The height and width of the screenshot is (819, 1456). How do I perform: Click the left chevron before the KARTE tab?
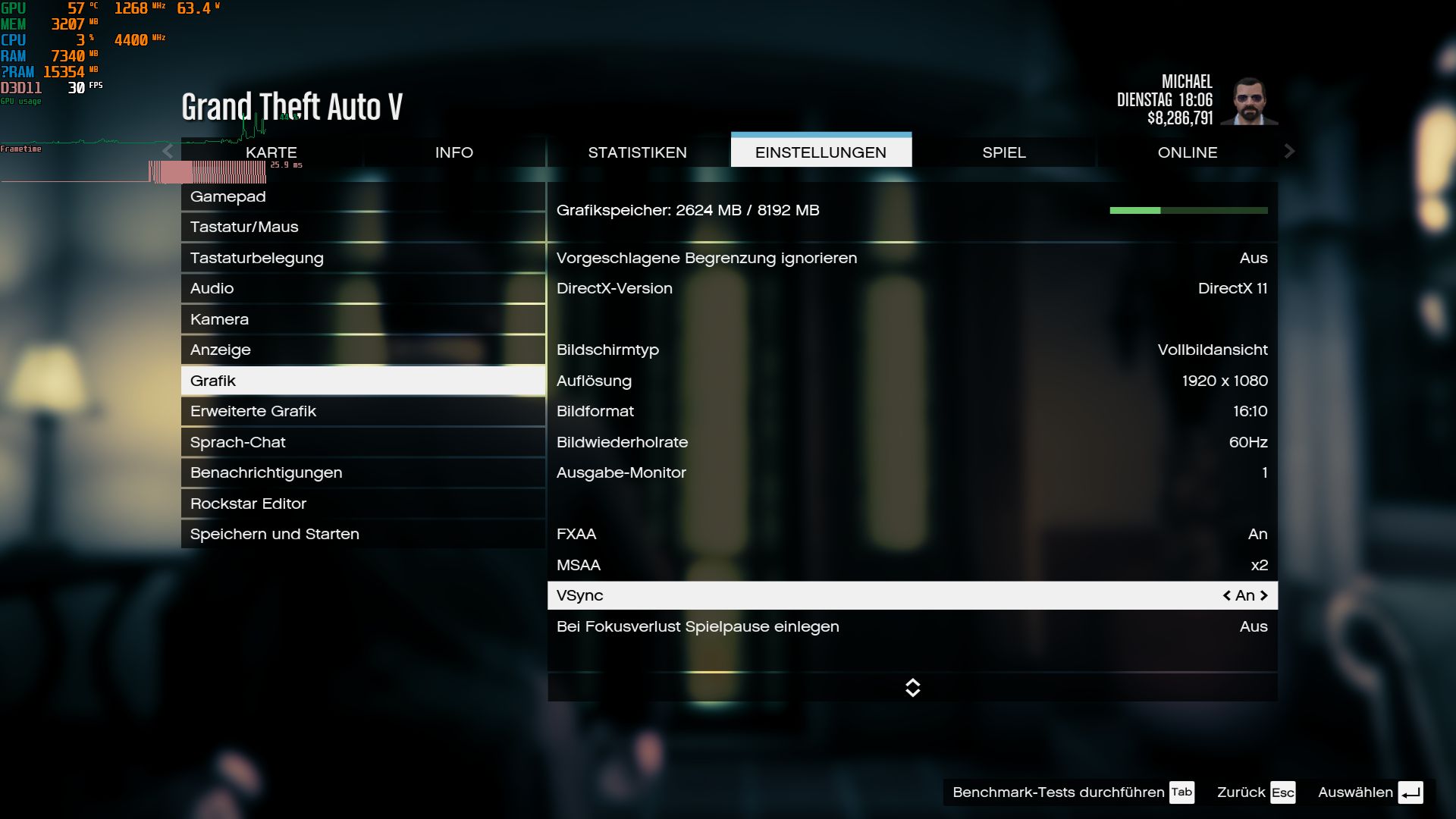pyautogui.click(x=168, y=152)
